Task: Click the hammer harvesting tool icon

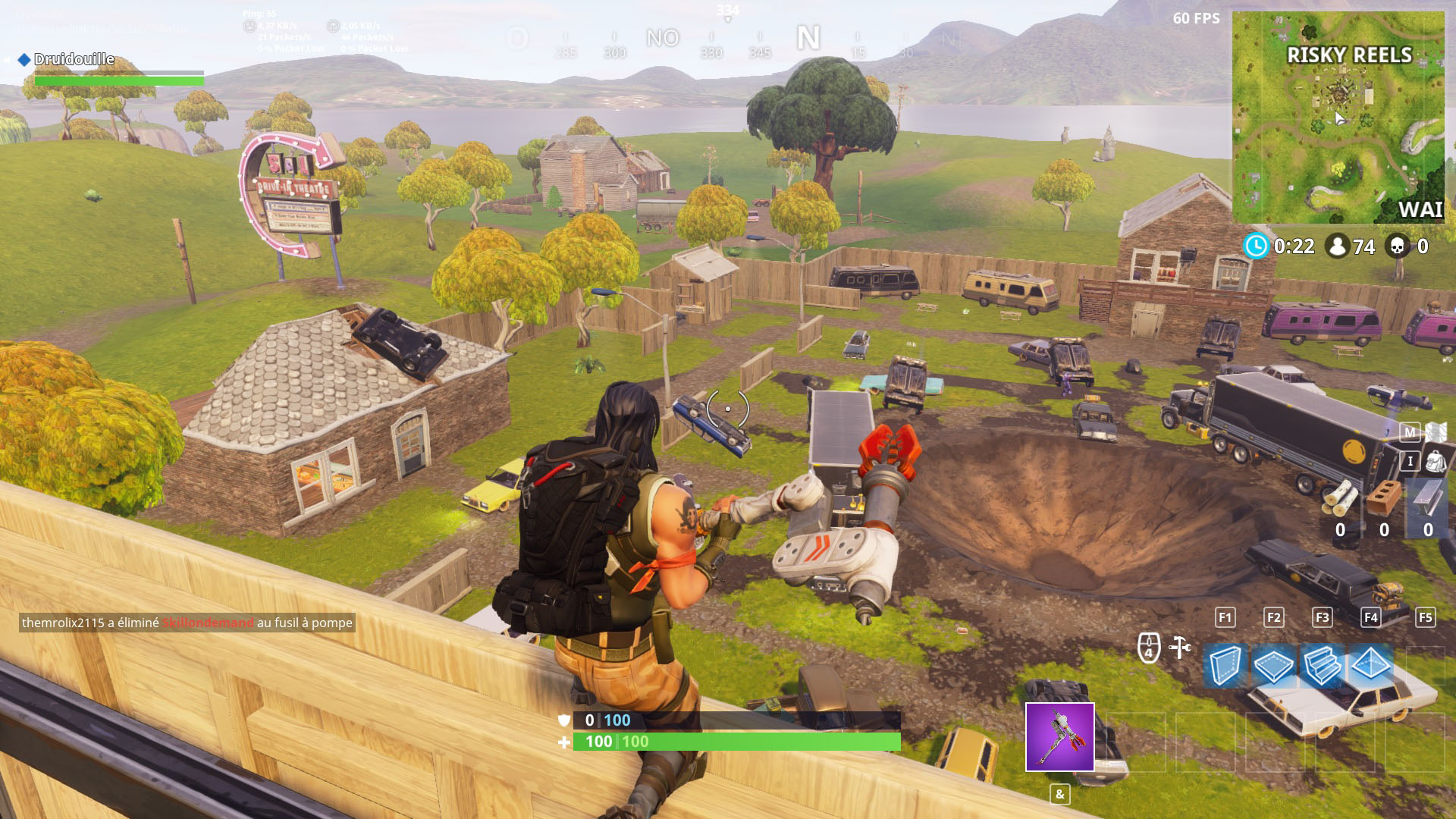Action: (x=1180, y=647)
